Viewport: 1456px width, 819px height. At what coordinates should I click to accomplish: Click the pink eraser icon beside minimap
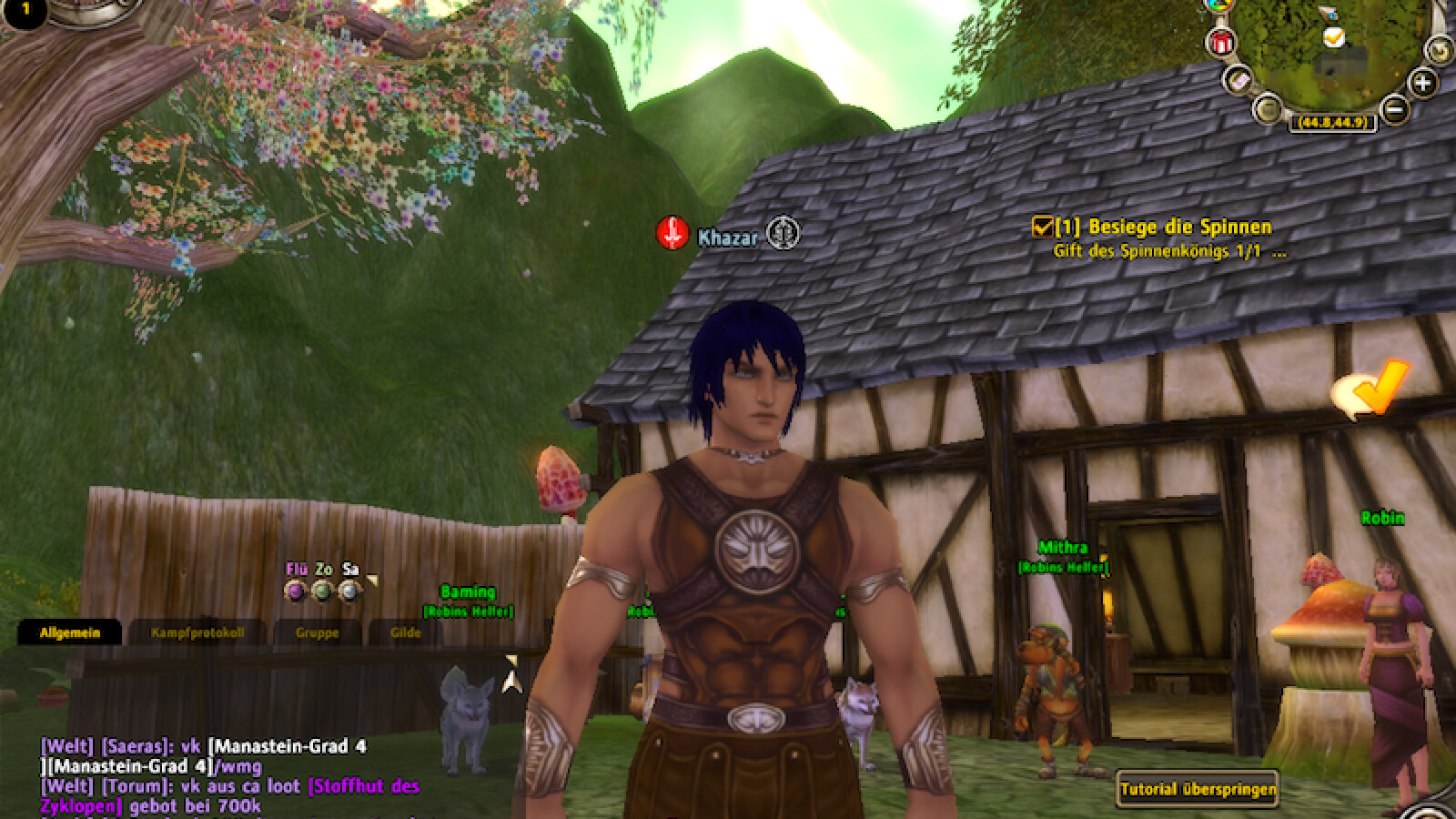pyautogui.click(x=1239, y=80)
